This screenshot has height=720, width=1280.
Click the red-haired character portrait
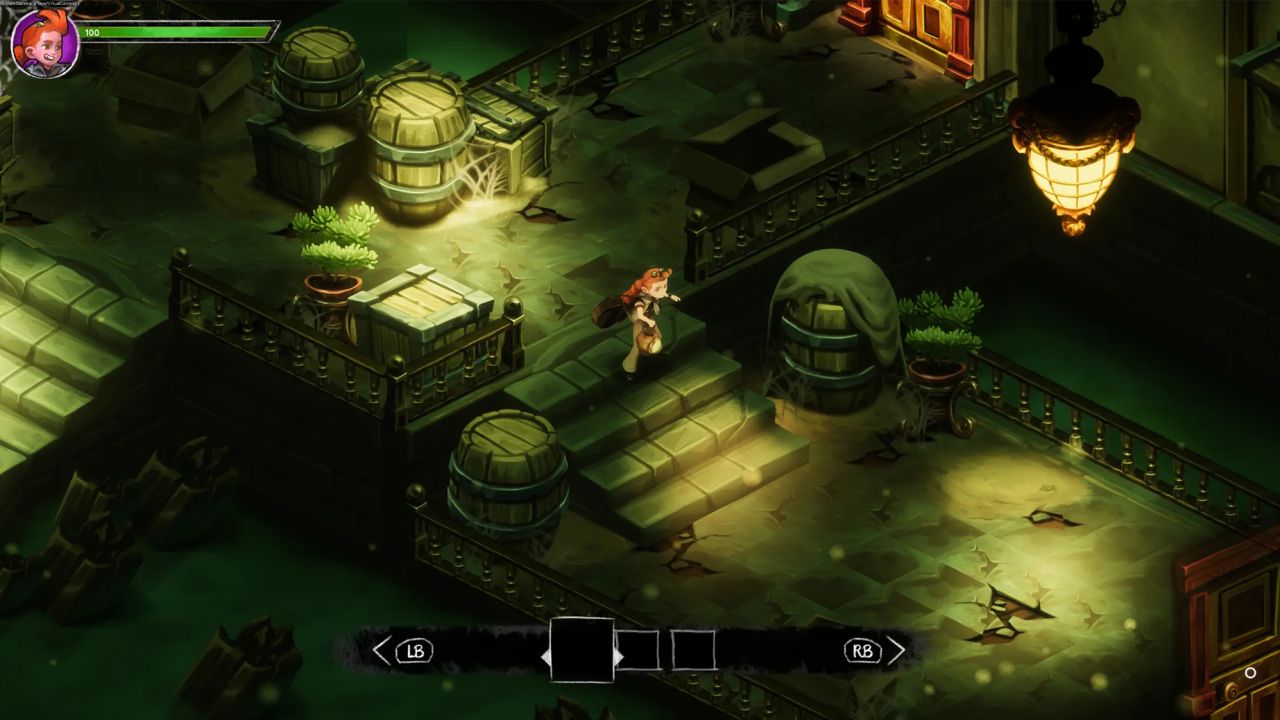[44, 43]
